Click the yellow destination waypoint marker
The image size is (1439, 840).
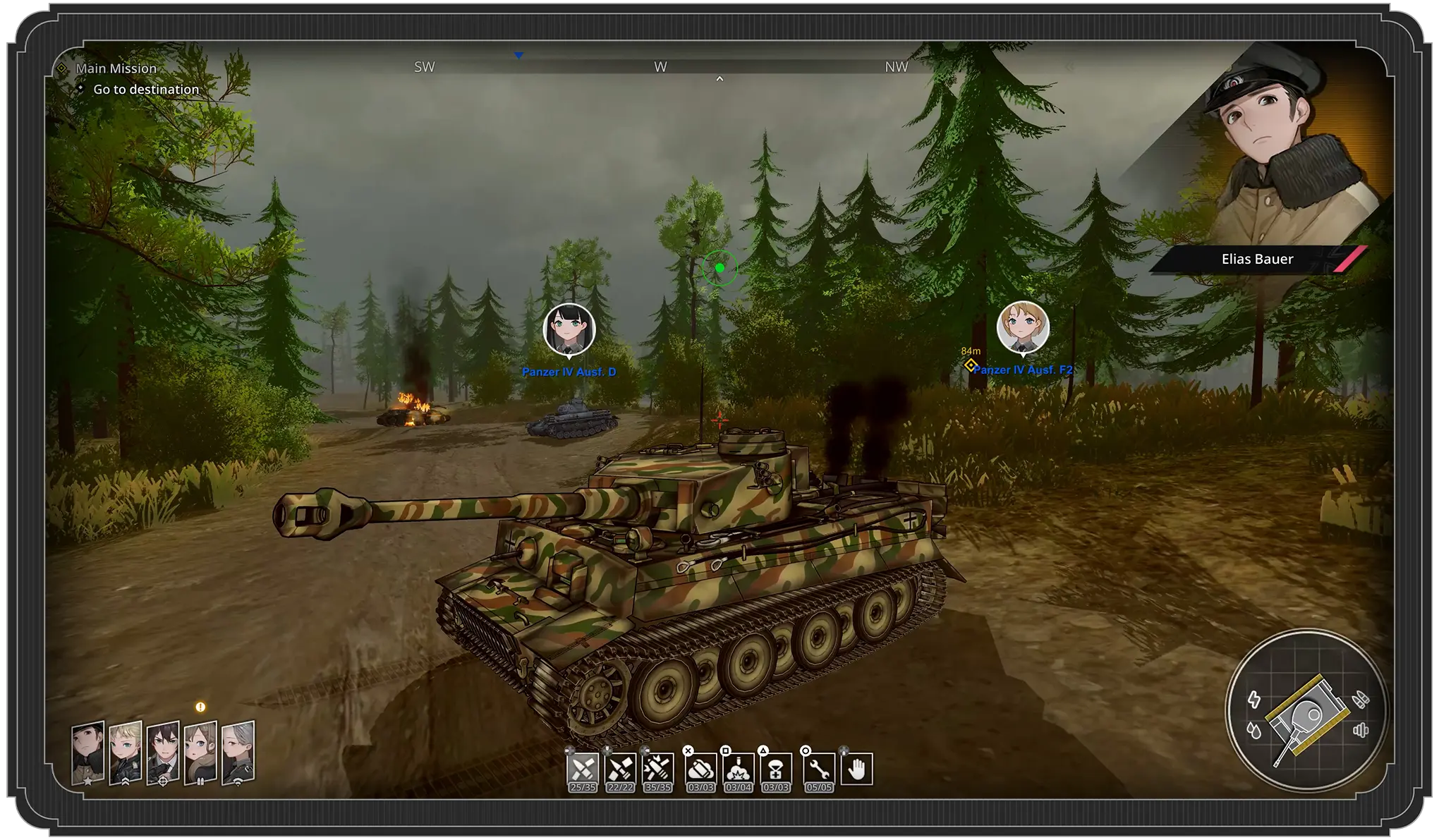(x=971, y=365)
